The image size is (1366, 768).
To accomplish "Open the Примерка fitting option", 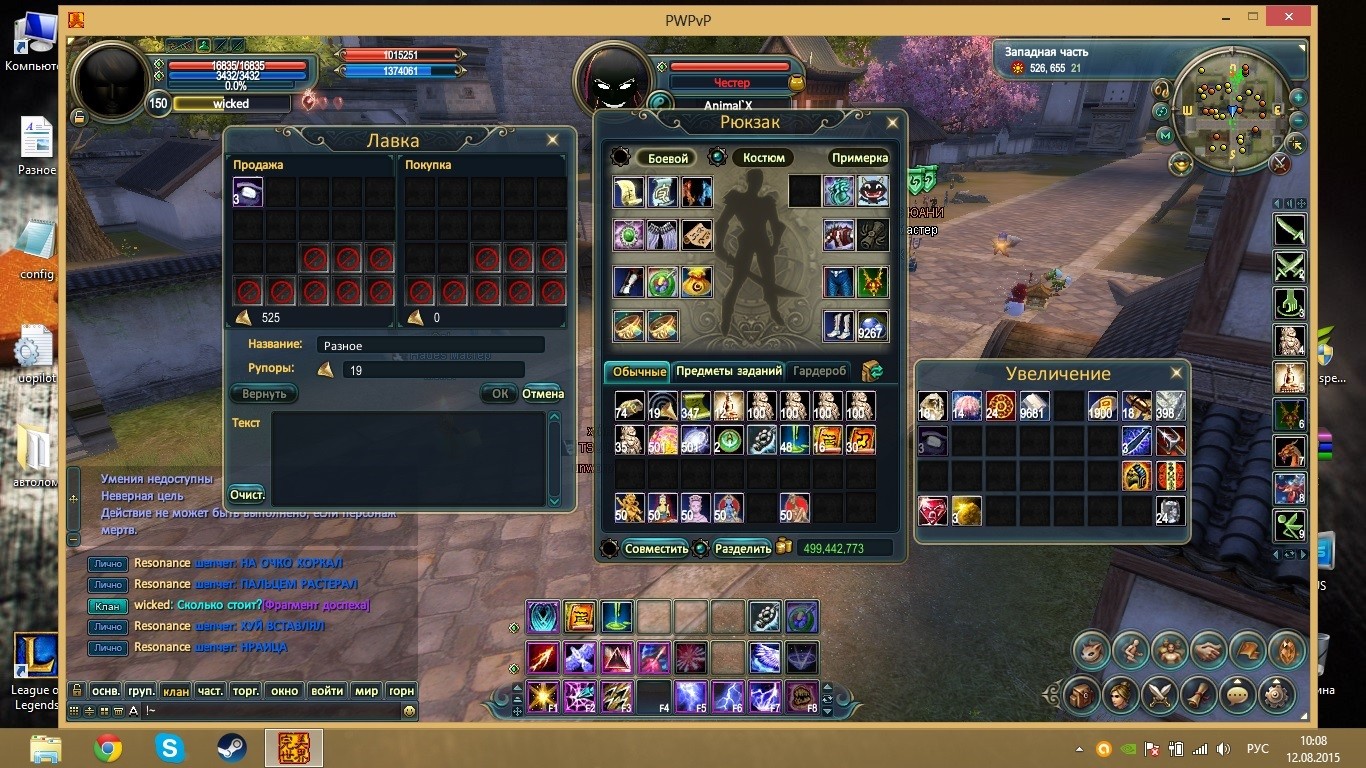I will [x=859, y=158].
